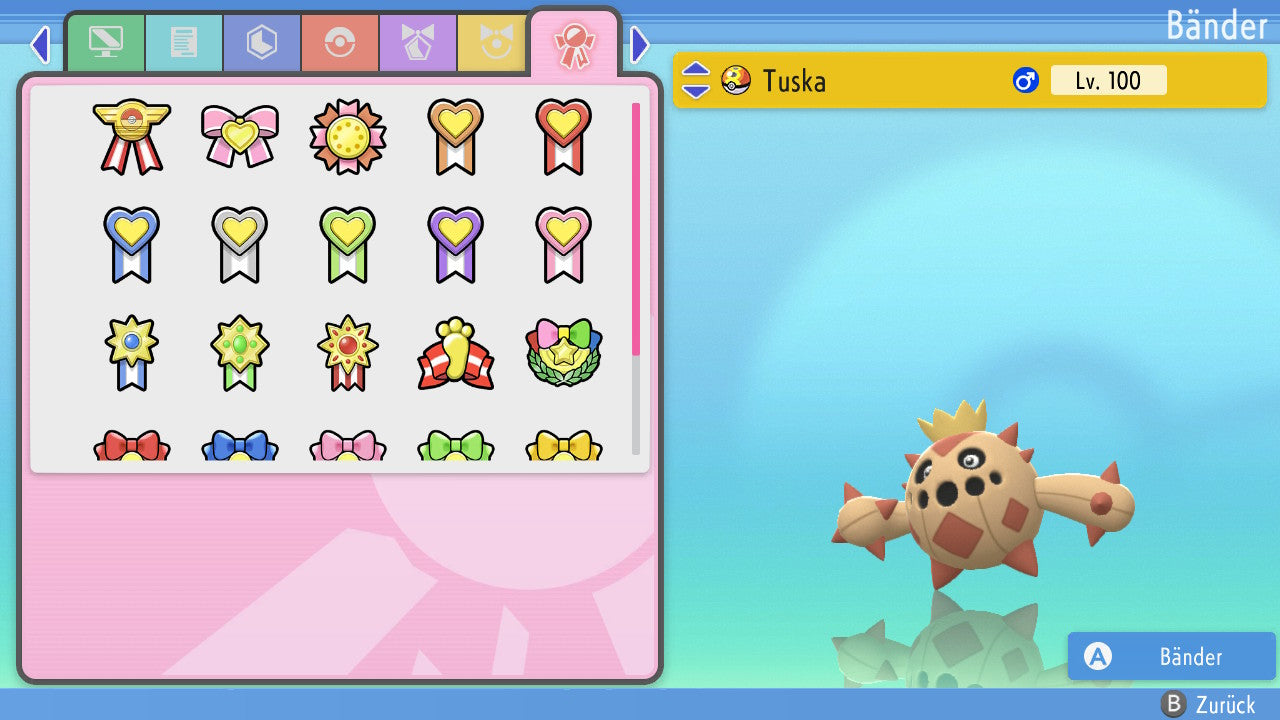Choose the footprint ribbon

pyautogui.click(x=456, y=354)
